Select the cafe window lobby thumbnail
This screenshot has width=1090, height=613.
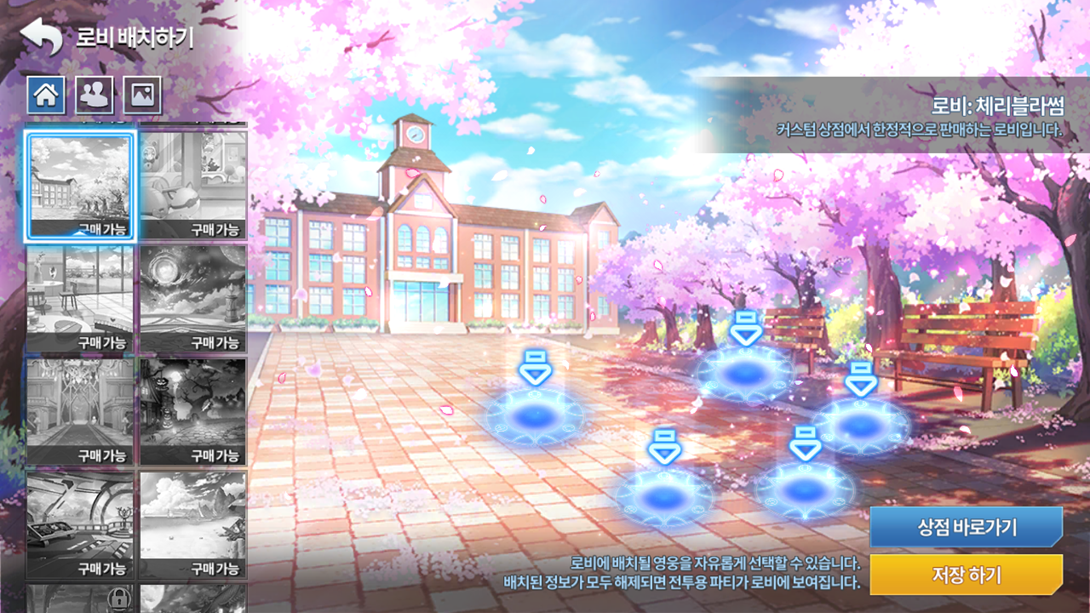click(80, 299)
